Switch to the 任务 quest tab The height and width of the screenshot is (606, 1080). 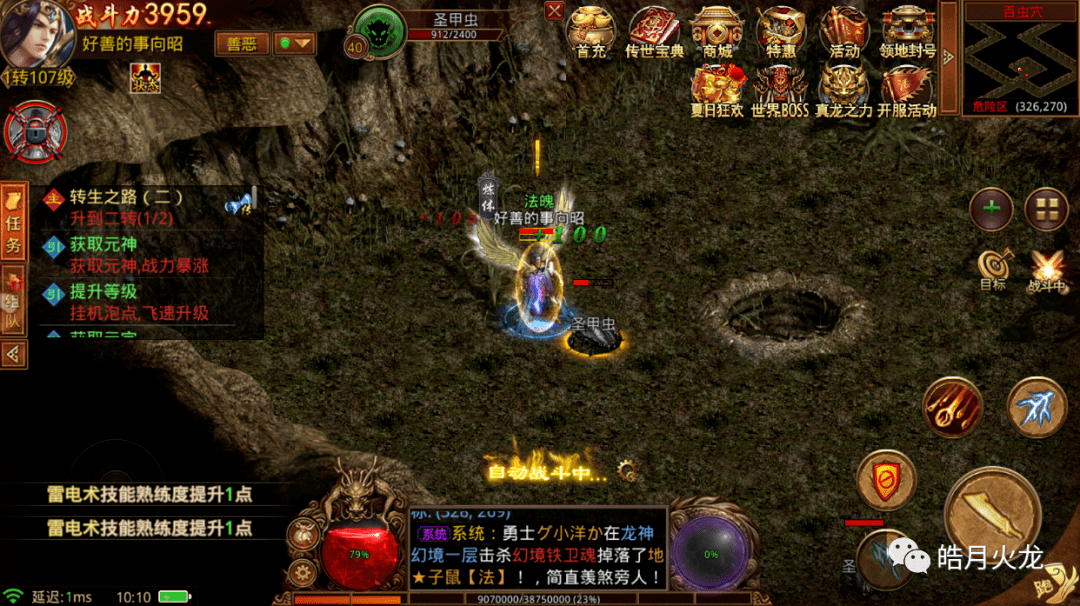click(x=13, y=231)
